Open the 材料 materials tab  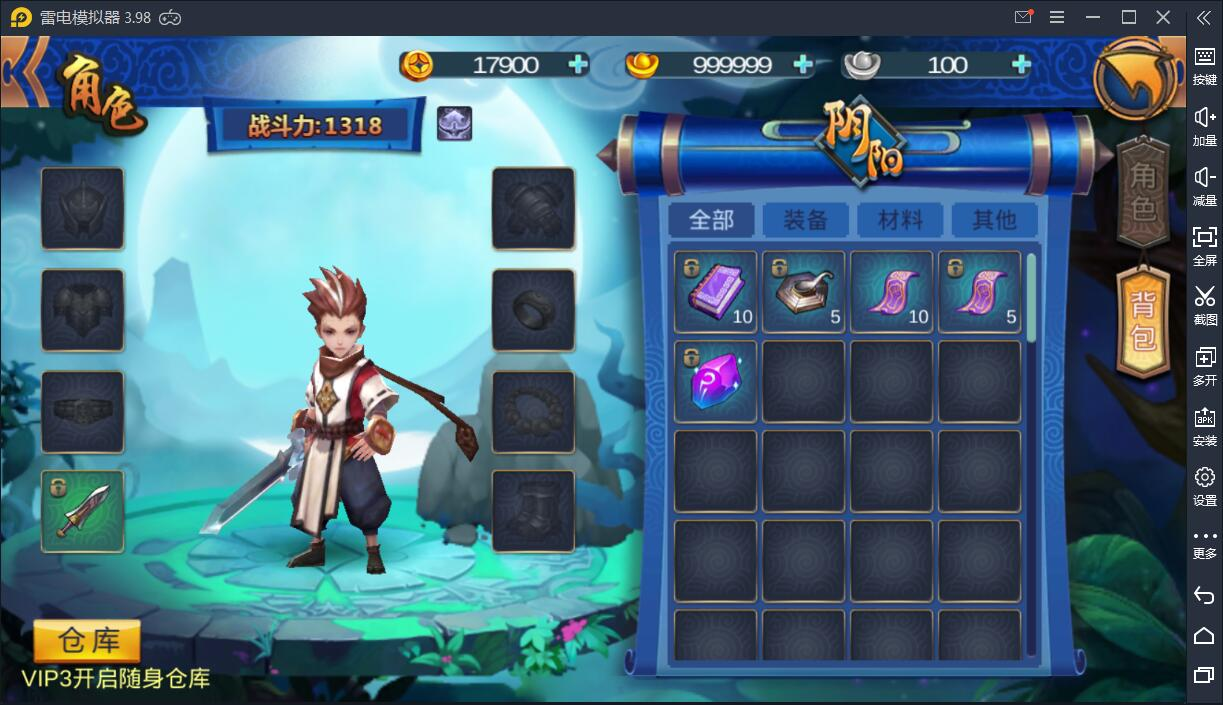click(899, 220)
